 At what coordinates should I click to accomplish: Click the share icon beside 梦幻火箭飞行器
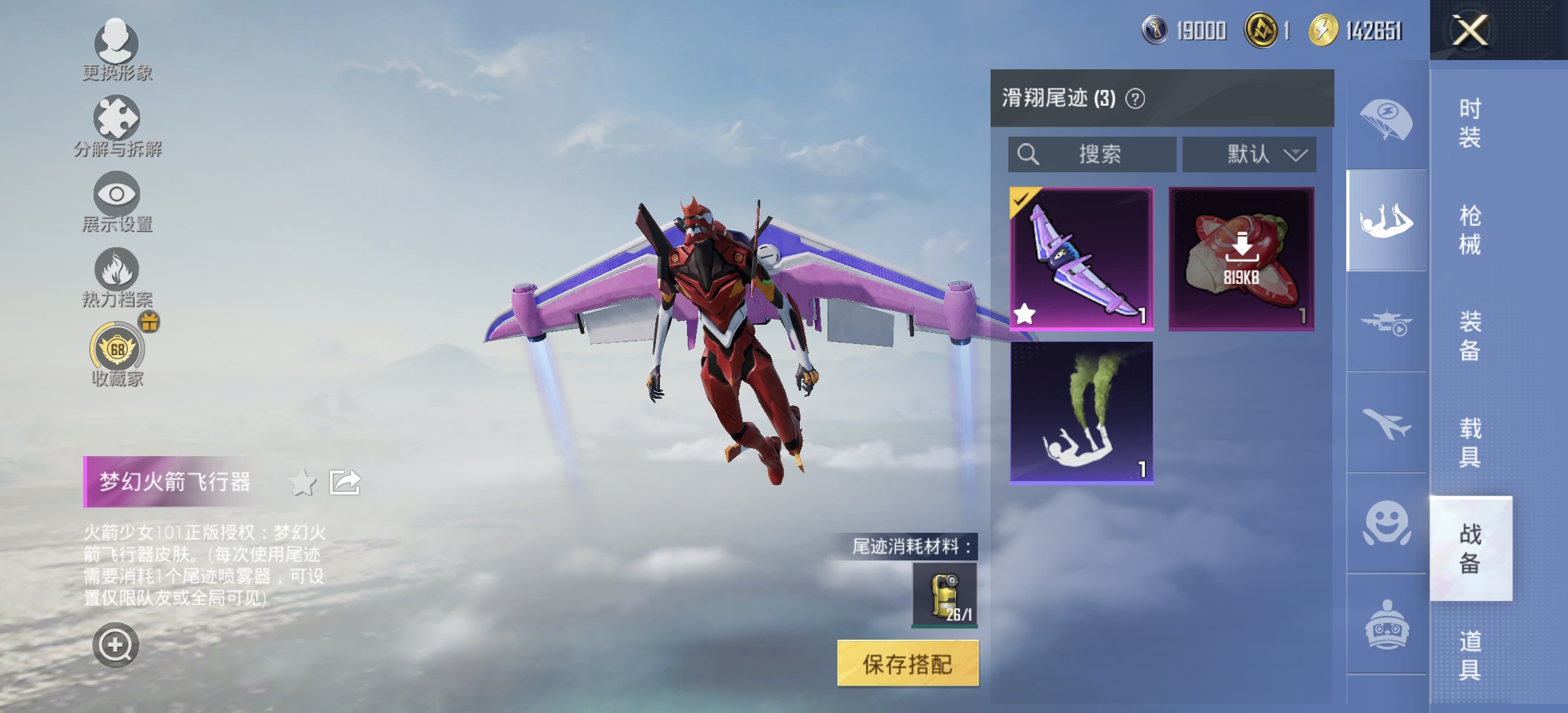coord(346,482)
